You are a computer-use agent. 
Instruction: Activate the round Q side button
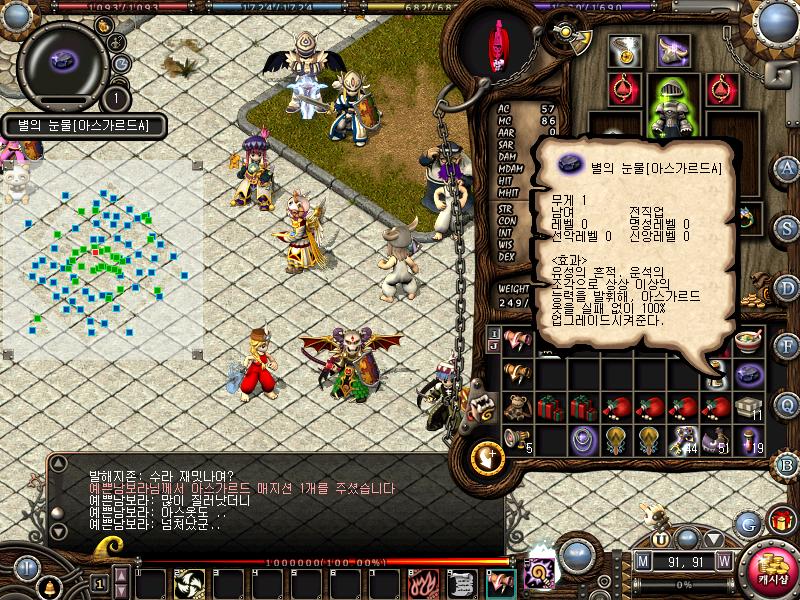[x=787, y=404]
